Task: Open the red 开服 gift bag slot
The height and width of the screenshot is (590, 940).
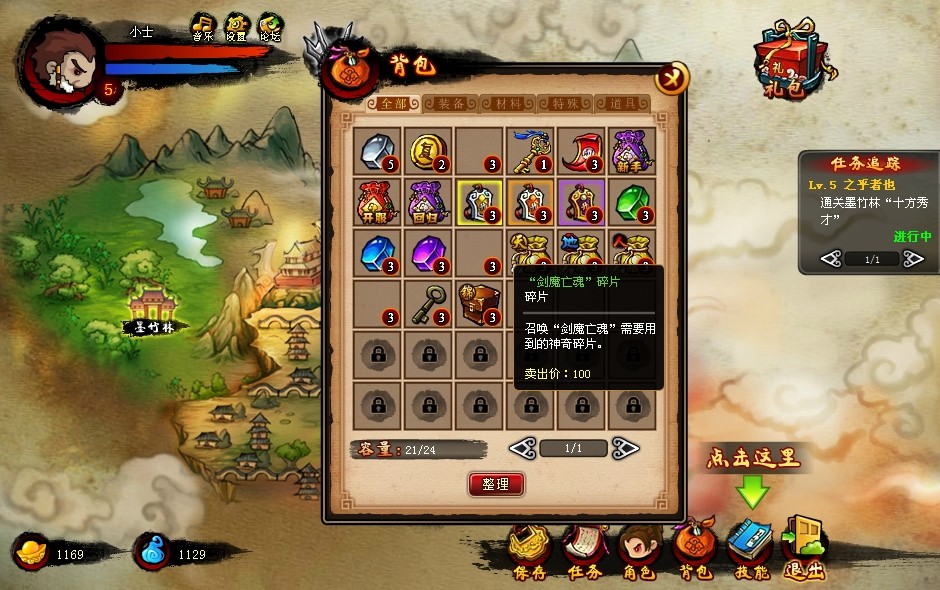Action: [x=377, y=202]
